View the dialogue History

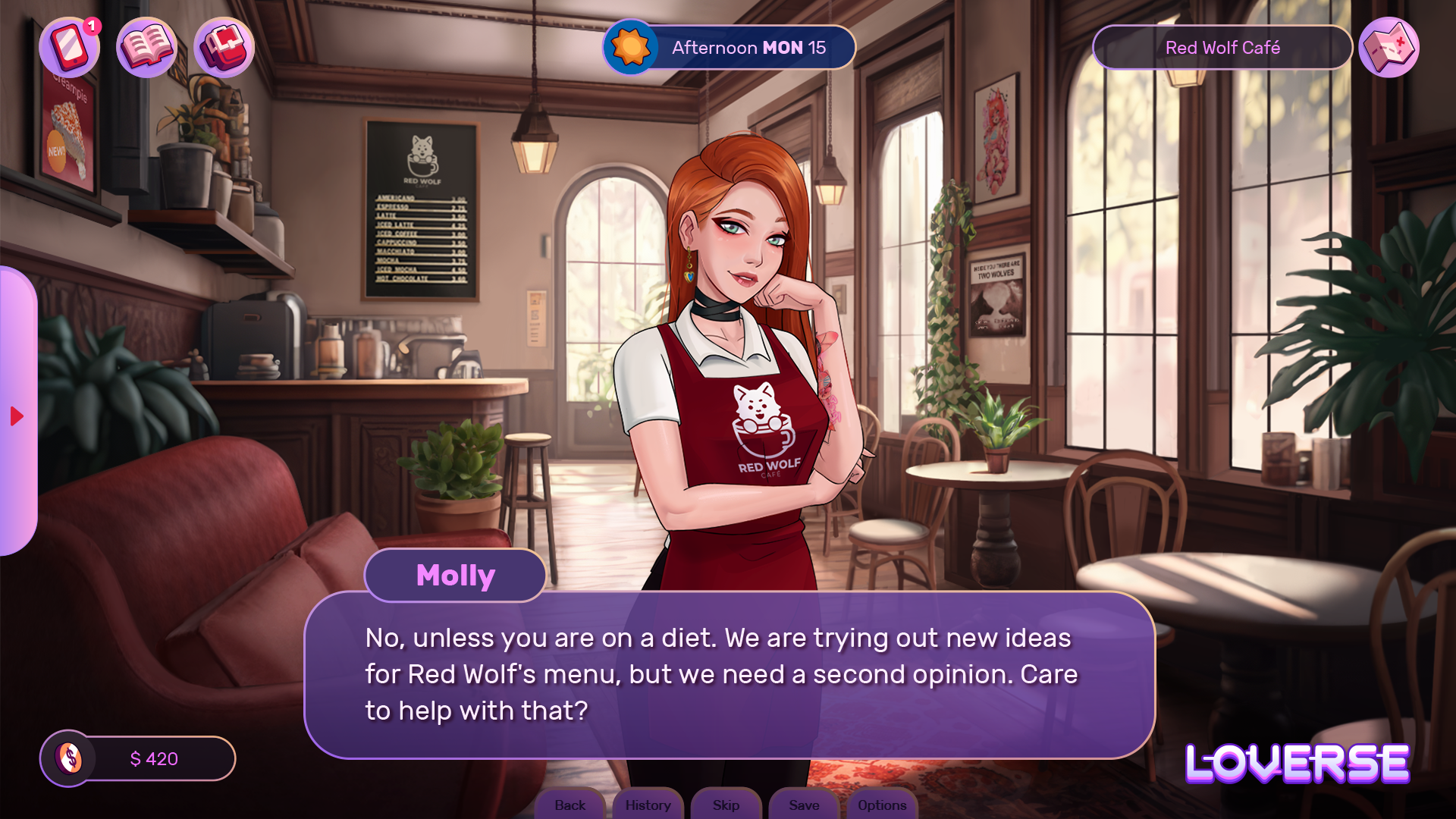[x=648, y=805]
